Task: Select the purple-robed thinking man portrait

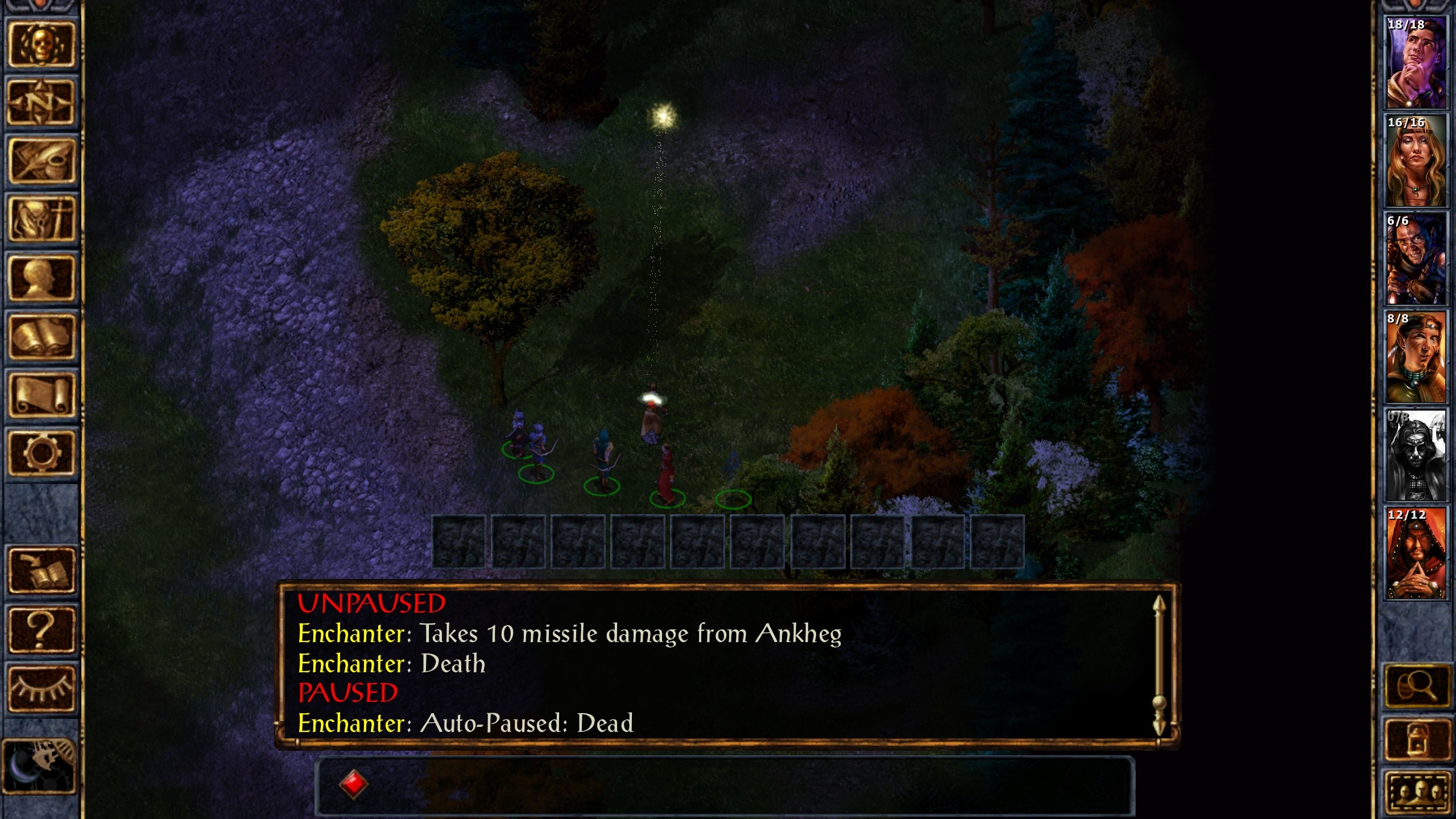Action: tap(1415, 62)
